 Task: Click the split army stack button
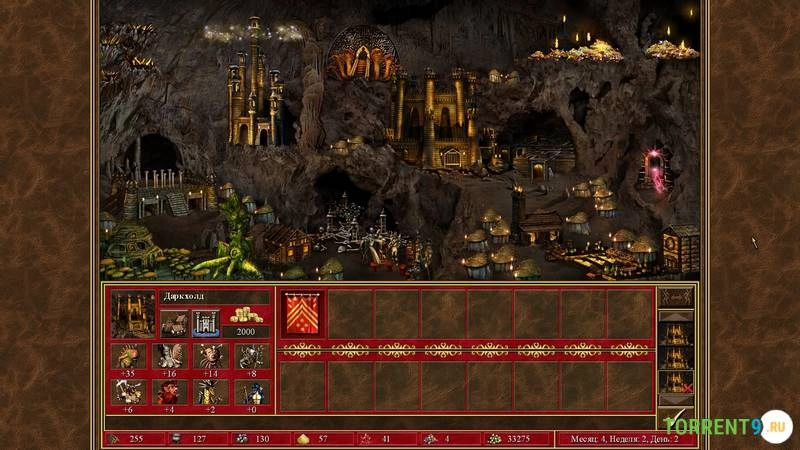pyautogui.click(x=676, y=298)
